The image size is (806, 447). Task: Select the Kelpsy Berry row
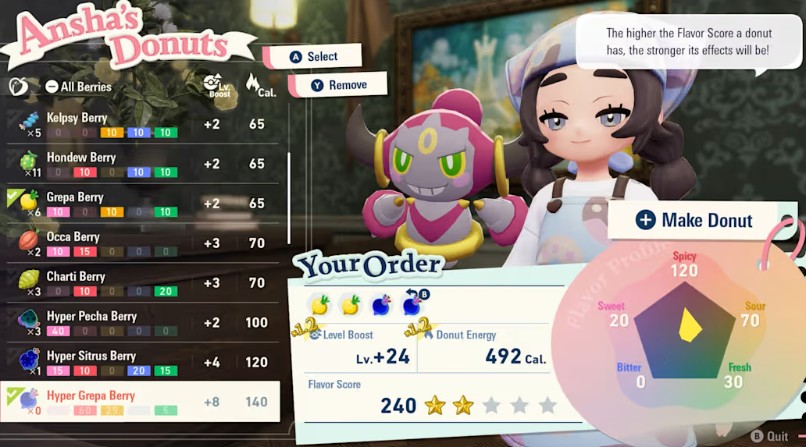(x=140, y=124)
